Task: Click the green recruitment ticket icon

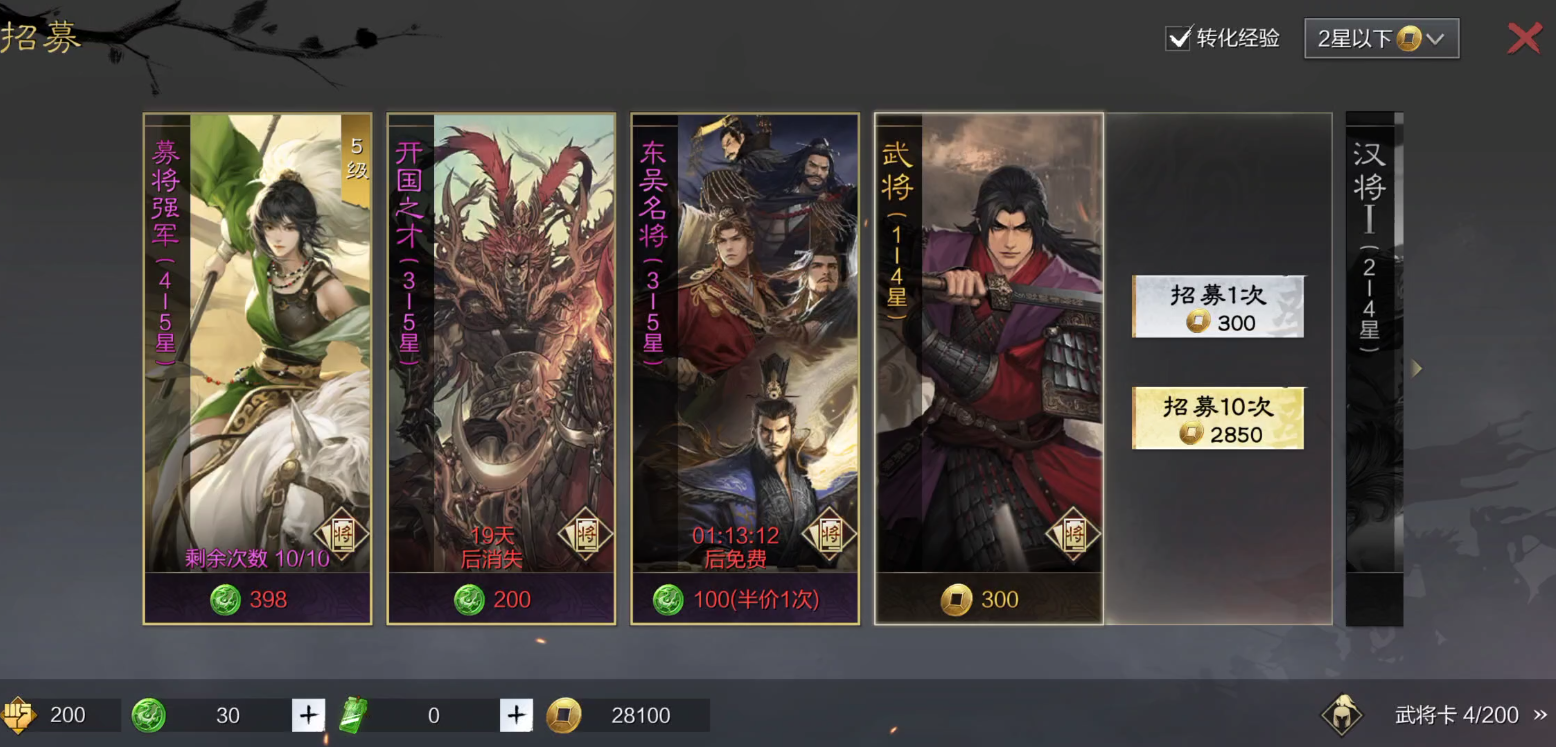Action: click(x=353, y=715)
